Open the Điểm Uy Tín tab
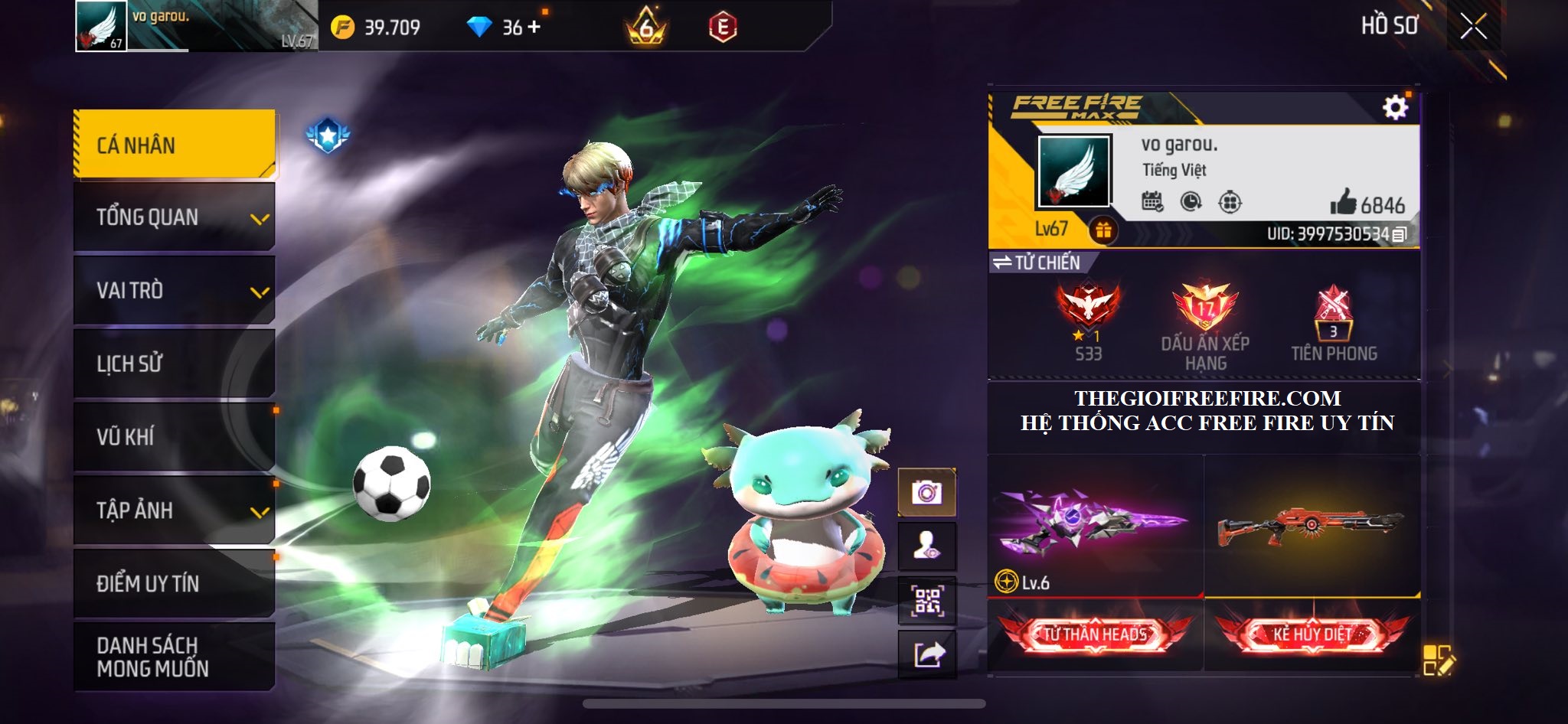The image size is (1568, 724). 175,583
